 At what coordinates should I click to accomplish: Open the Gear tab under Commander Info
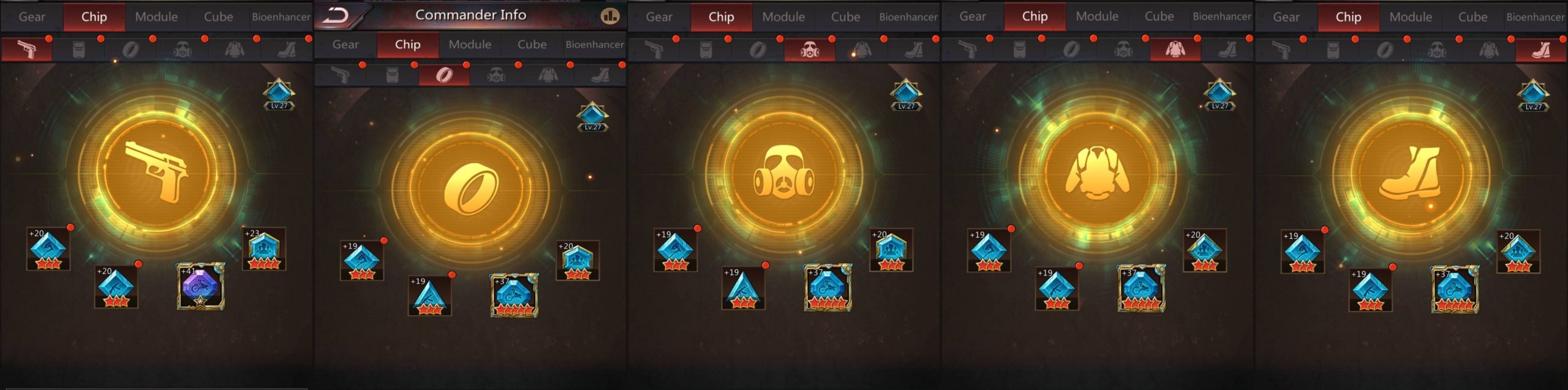[345, 45]
